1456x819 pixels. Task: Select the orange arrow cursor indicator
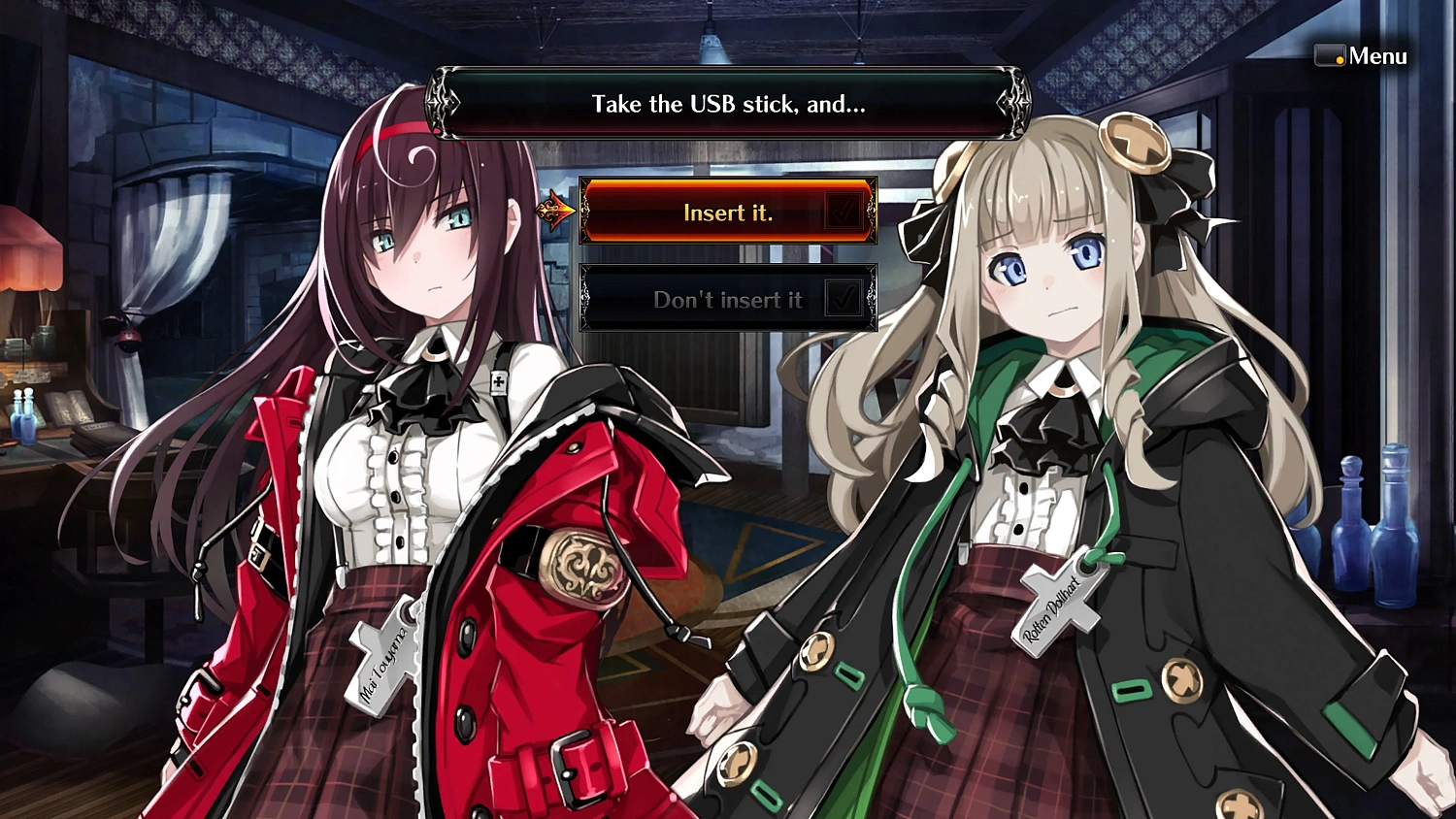pos(555,211)
